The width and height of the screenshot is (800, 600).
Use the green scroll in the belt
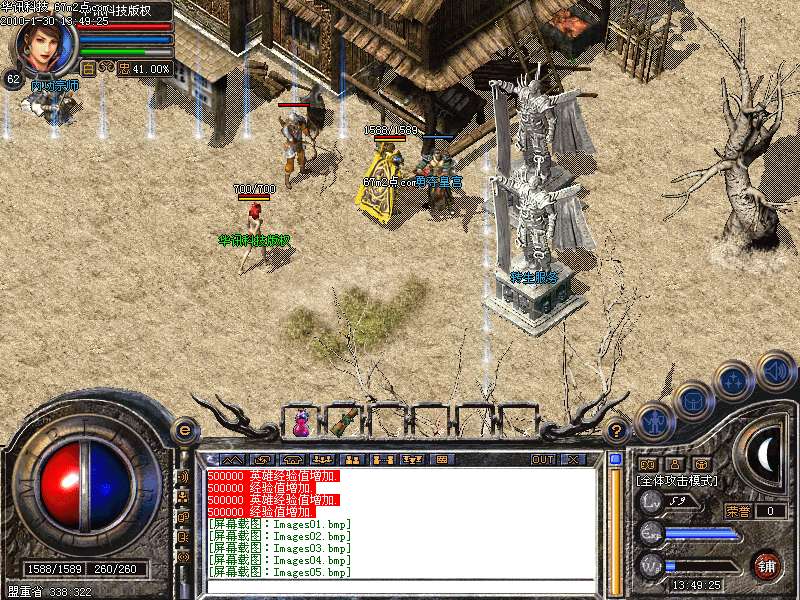pyautogui.click(x=345, y=422)
